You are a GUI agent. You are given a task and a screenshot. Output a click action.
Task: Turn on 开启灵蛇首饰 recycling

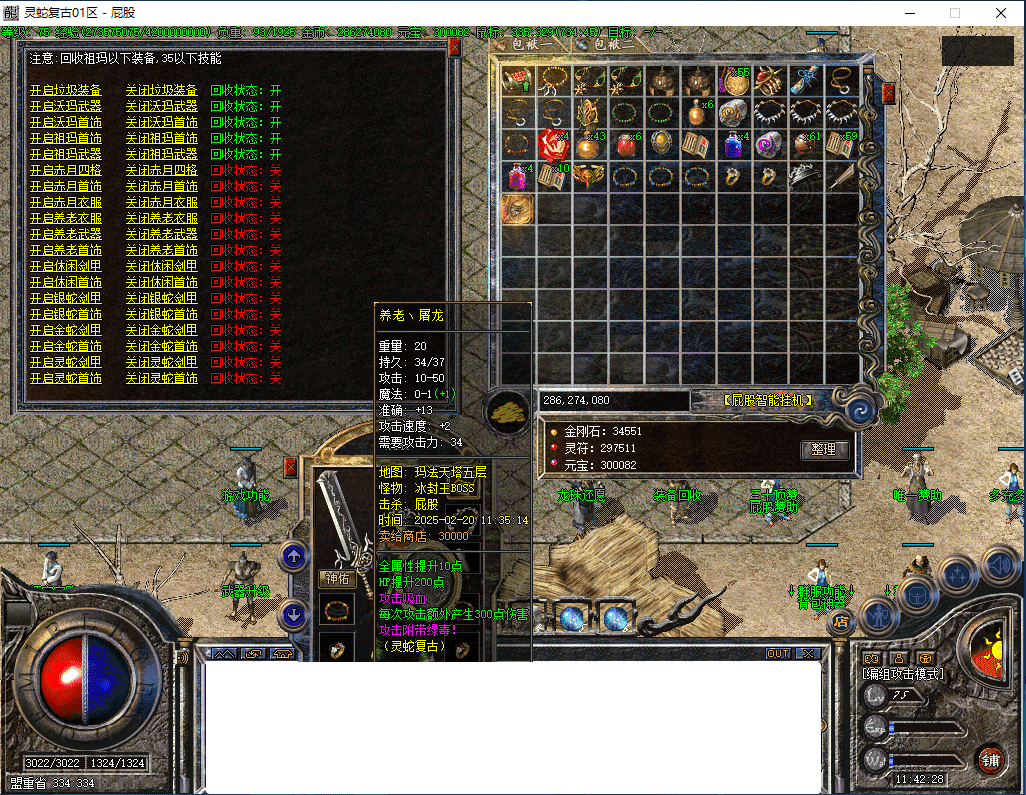[65, 379]
